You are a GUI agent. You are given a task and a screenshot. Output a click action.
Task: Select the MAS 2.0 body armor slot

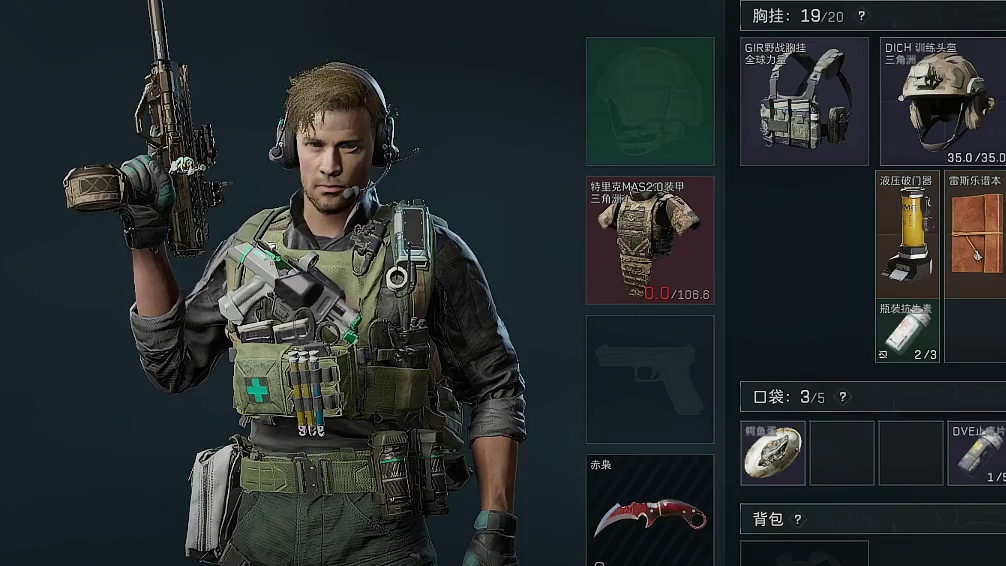click(x=650, y=240)
